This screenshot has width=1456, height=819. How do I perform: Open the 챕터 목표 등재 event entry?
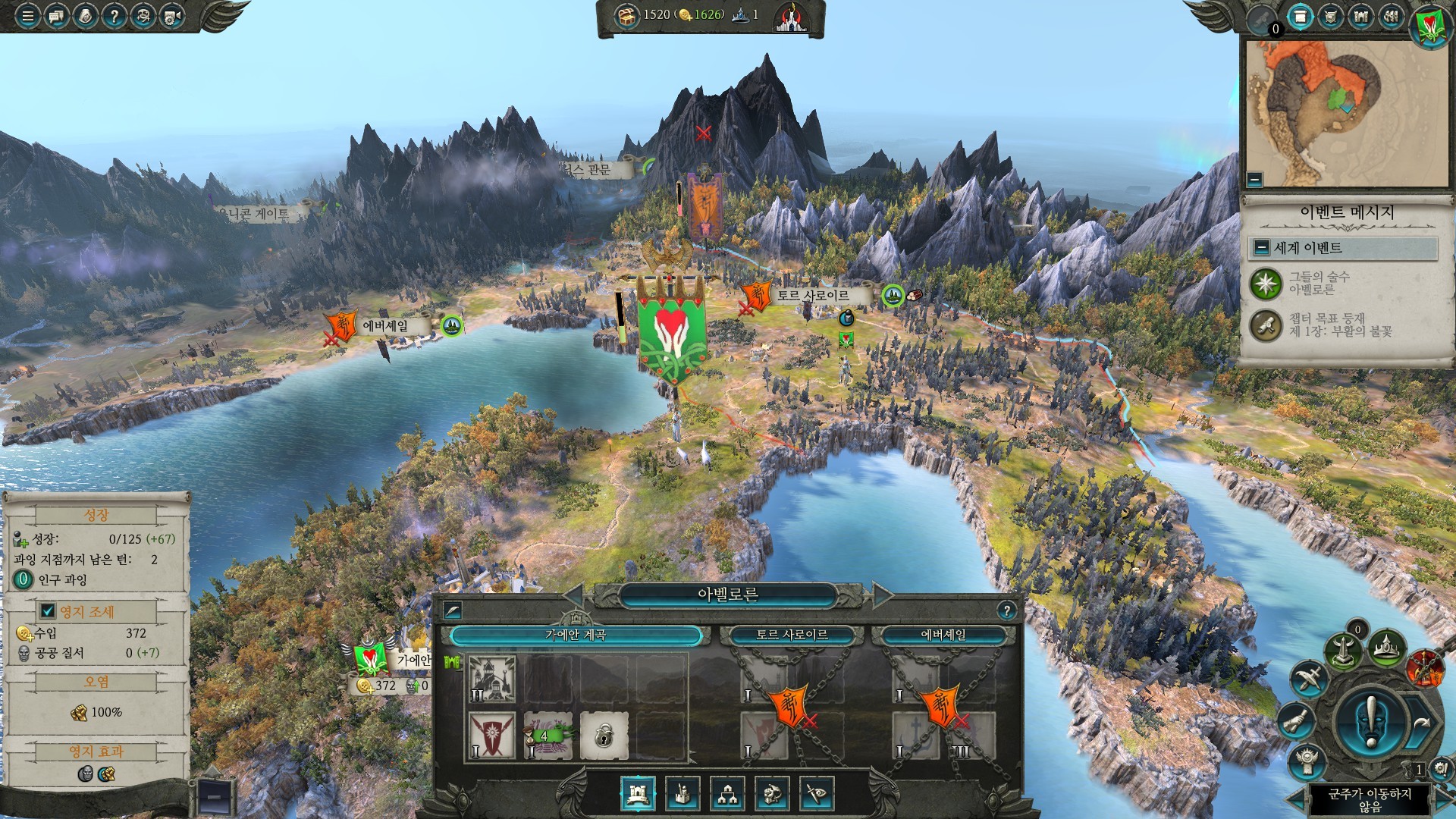pyautogui.click(x=1266, y=325)
